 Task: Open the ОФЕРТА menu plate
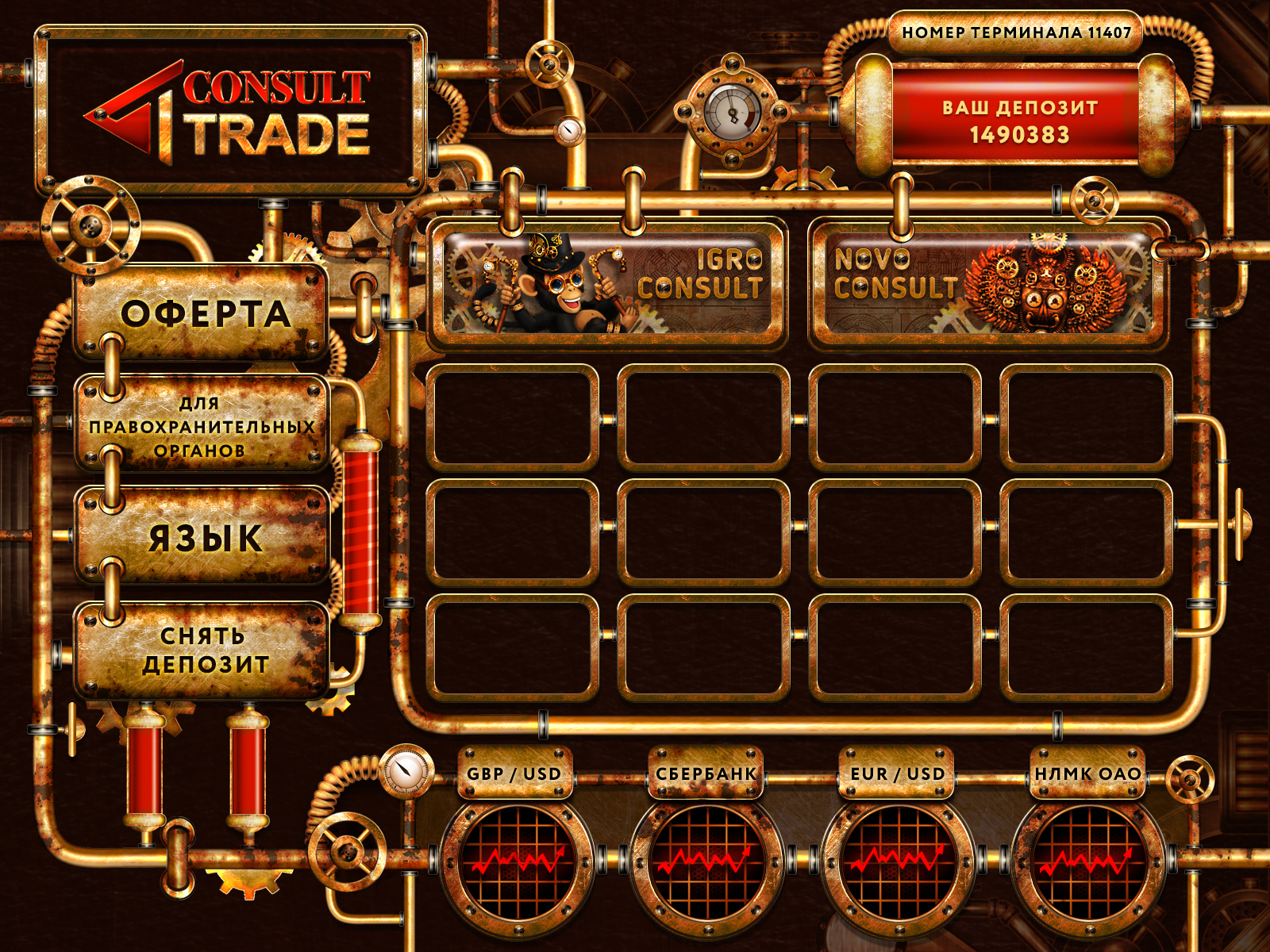coord(202,313)
